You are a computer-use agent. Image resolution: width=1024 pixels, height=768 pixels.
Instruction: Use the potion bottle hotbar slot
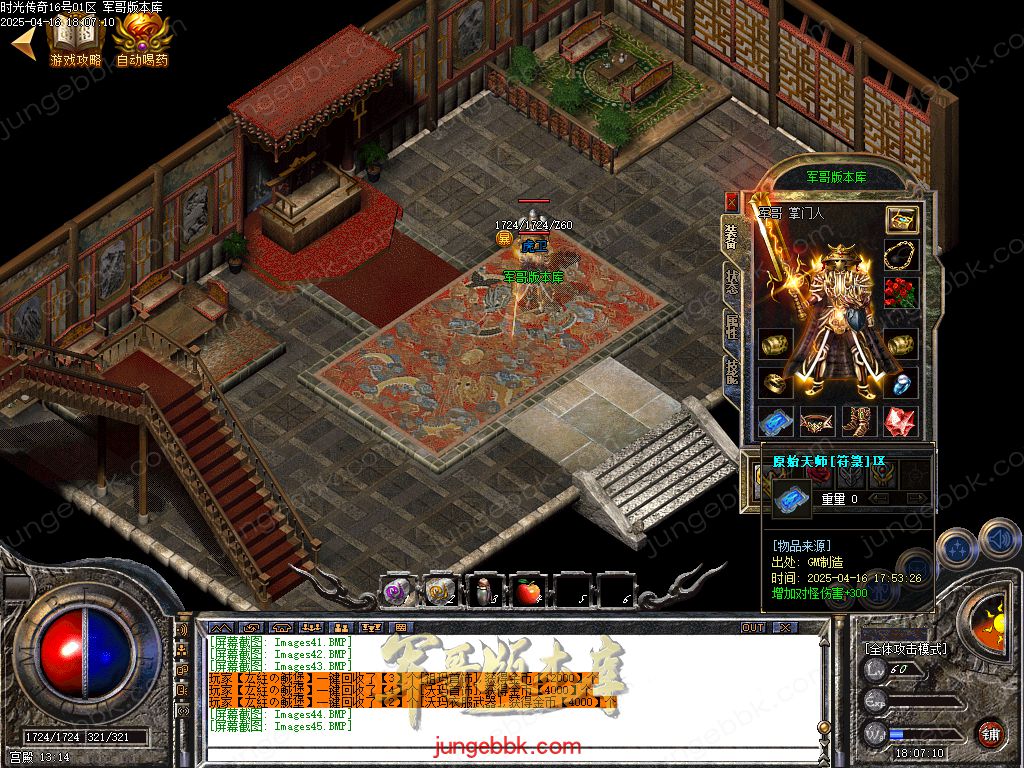tap(484, 592)
